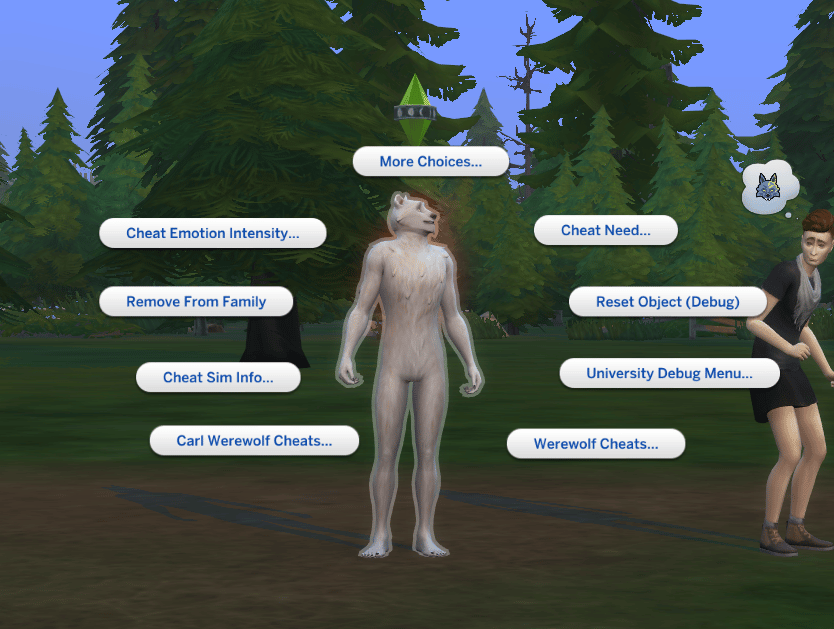This screenshot has width=834, height=629.
Task: Select Cheat Emotion Intensity
Action: click(212, 233)
